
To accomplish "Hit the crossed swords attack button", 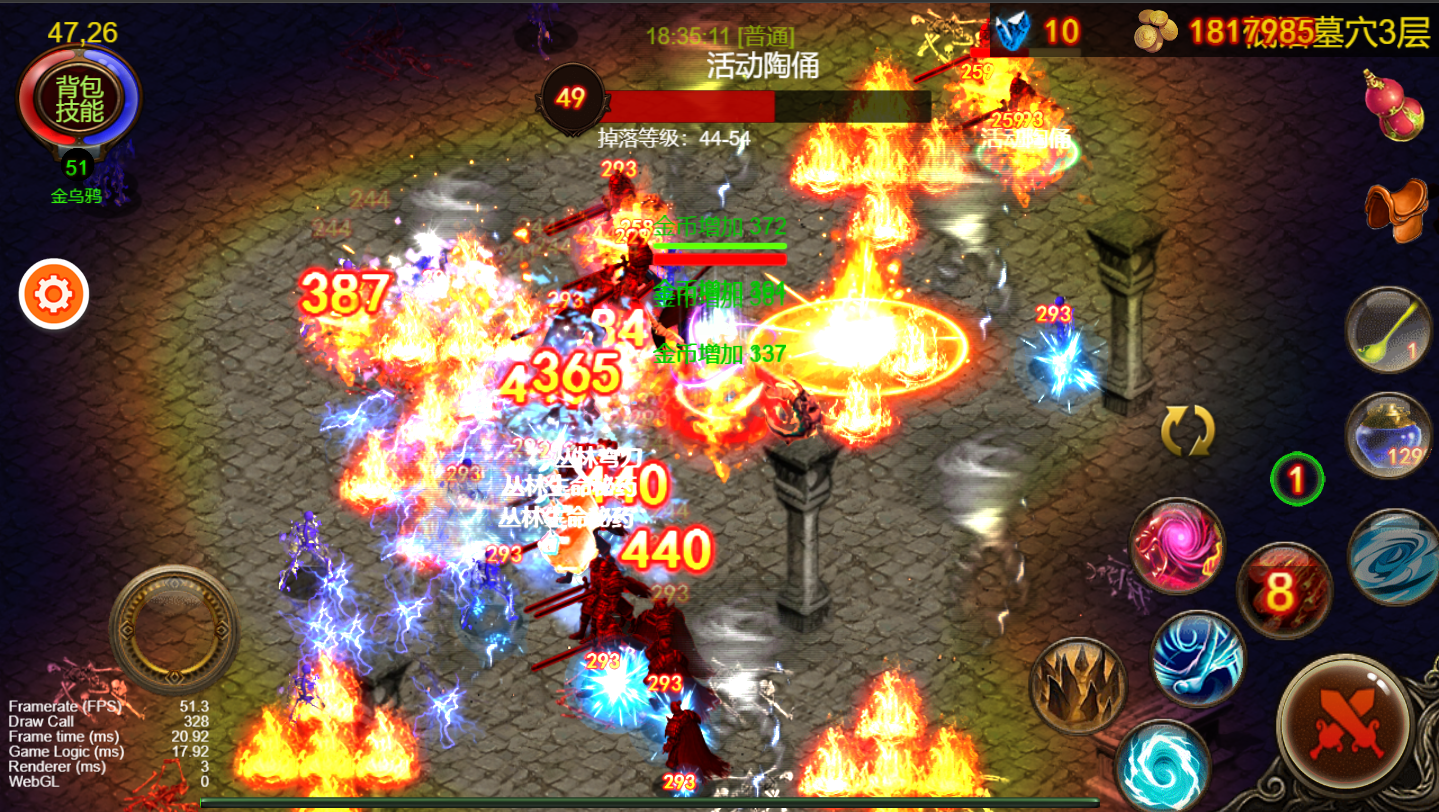I will click(1344, 722).
